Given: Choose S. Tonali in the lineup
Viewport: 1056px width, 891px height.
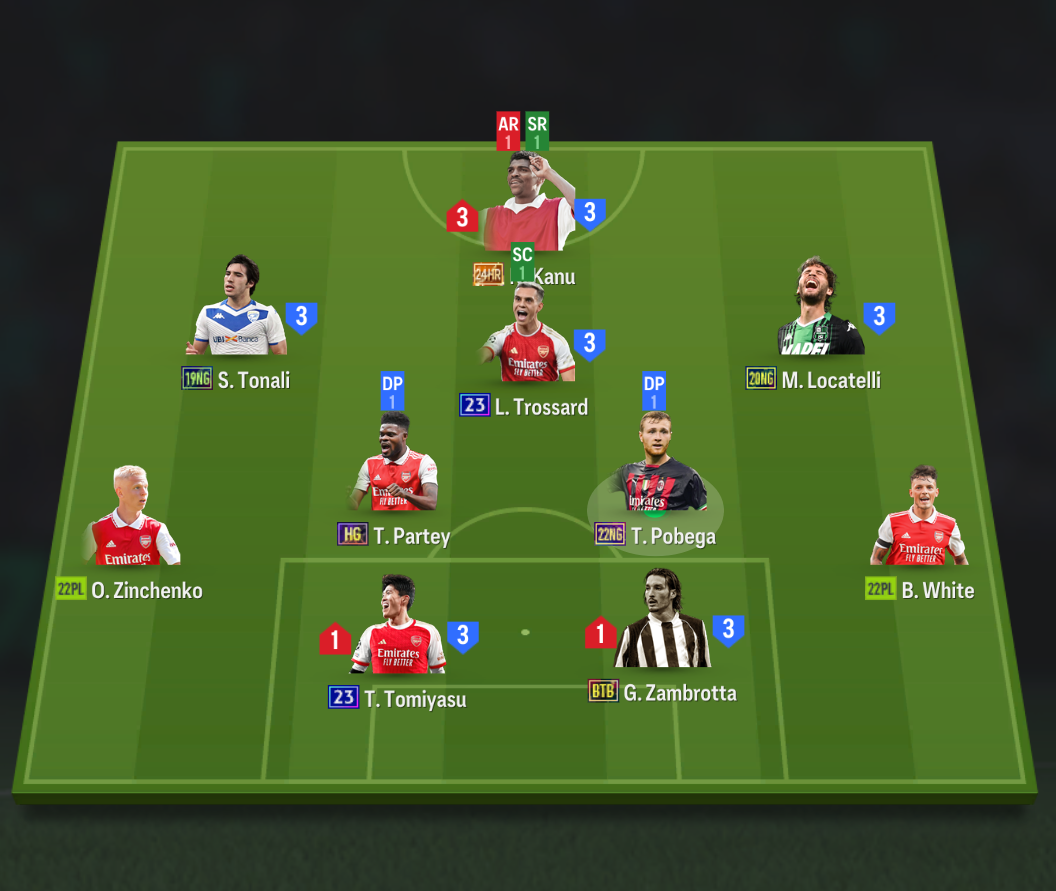Looking at the screenshot, I should (239, 312).
